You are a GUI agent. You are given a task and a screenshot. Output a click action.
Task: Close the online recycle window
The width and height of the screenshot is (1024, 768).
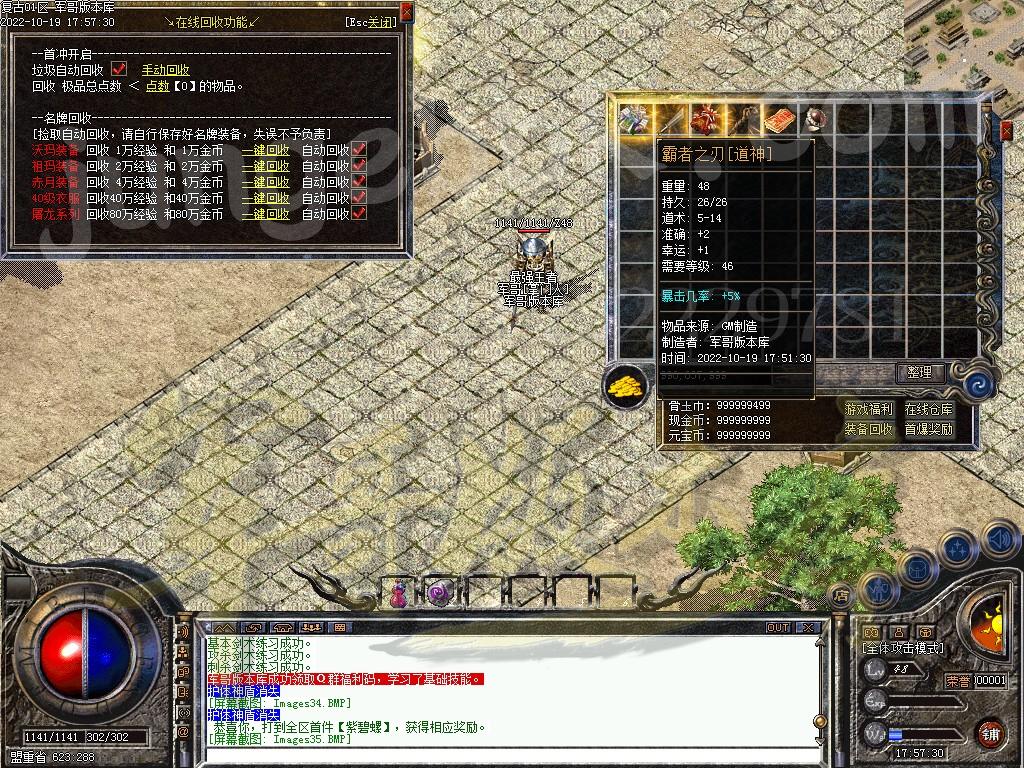point(406,11)
